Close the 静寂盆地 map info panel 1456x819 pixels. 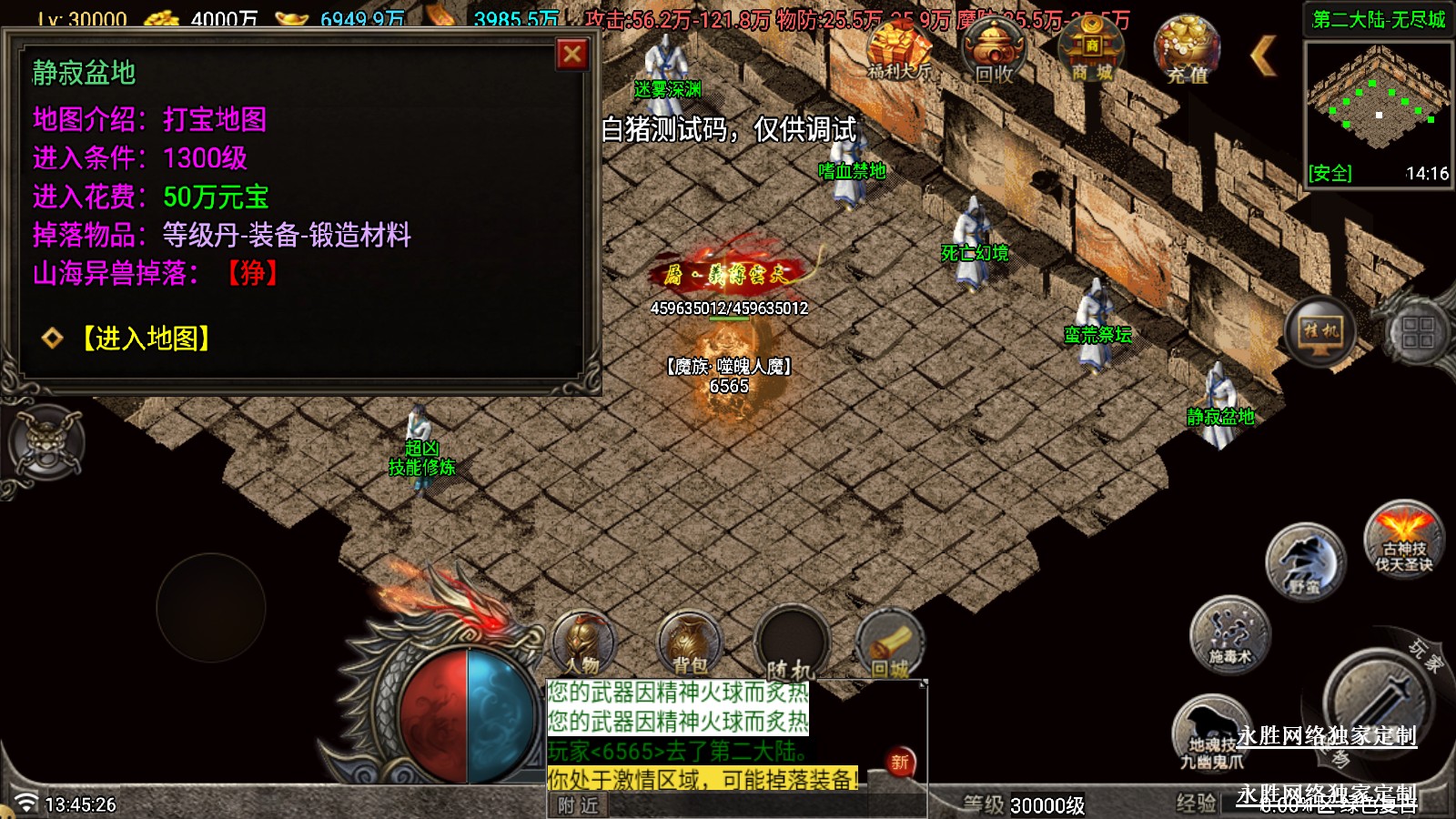coord(572,55)
